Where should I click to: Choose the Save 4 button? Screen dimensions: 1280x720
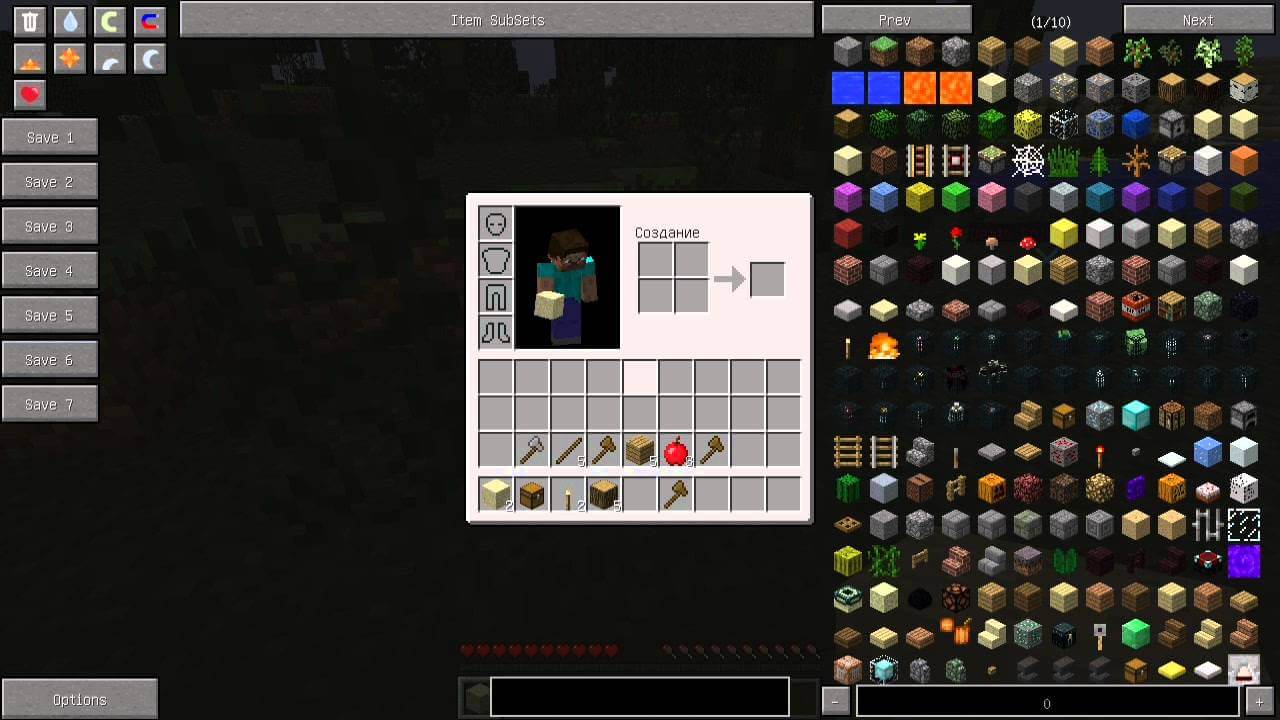pos(50,271)
